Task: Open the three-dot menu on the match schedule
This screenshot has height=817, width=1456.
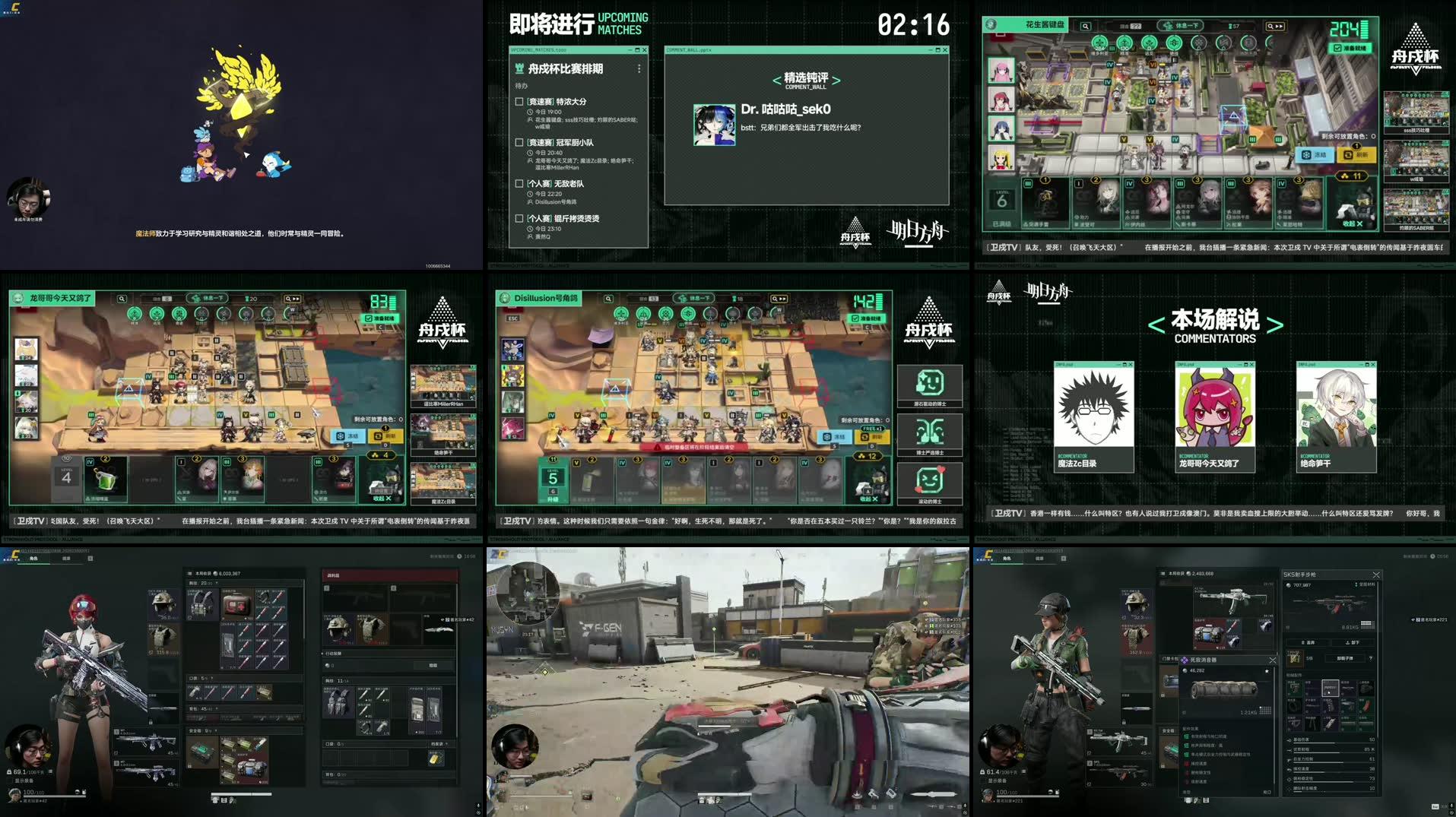Action: point(639,69)
